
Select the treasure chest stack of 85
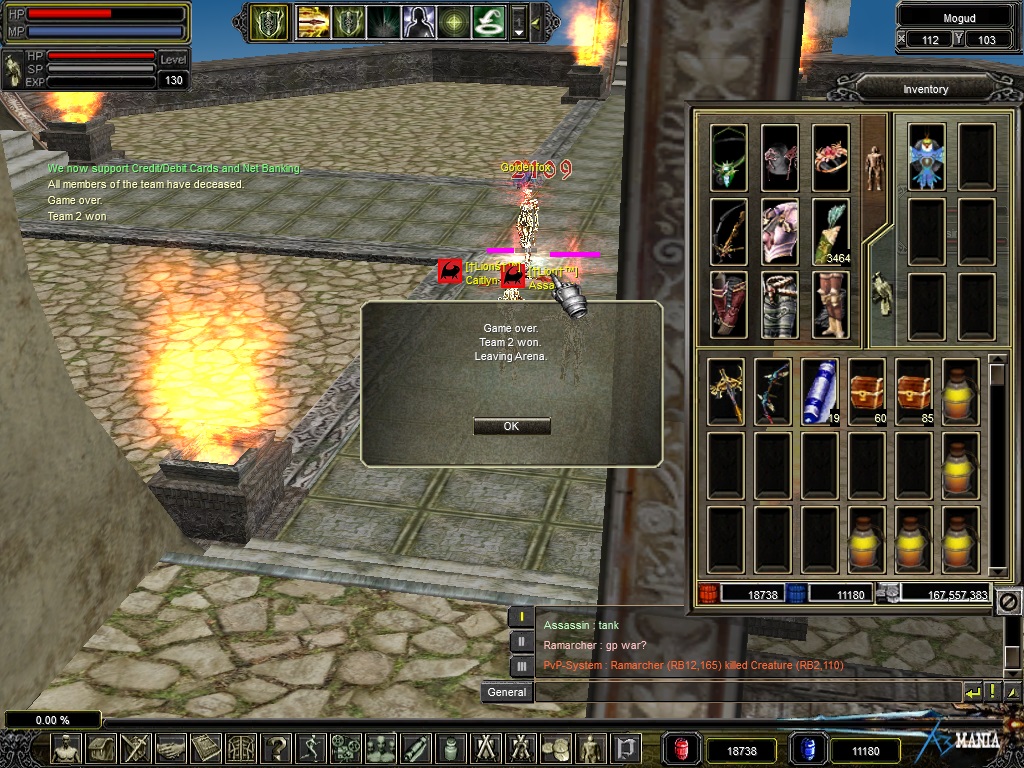(914, 392)
